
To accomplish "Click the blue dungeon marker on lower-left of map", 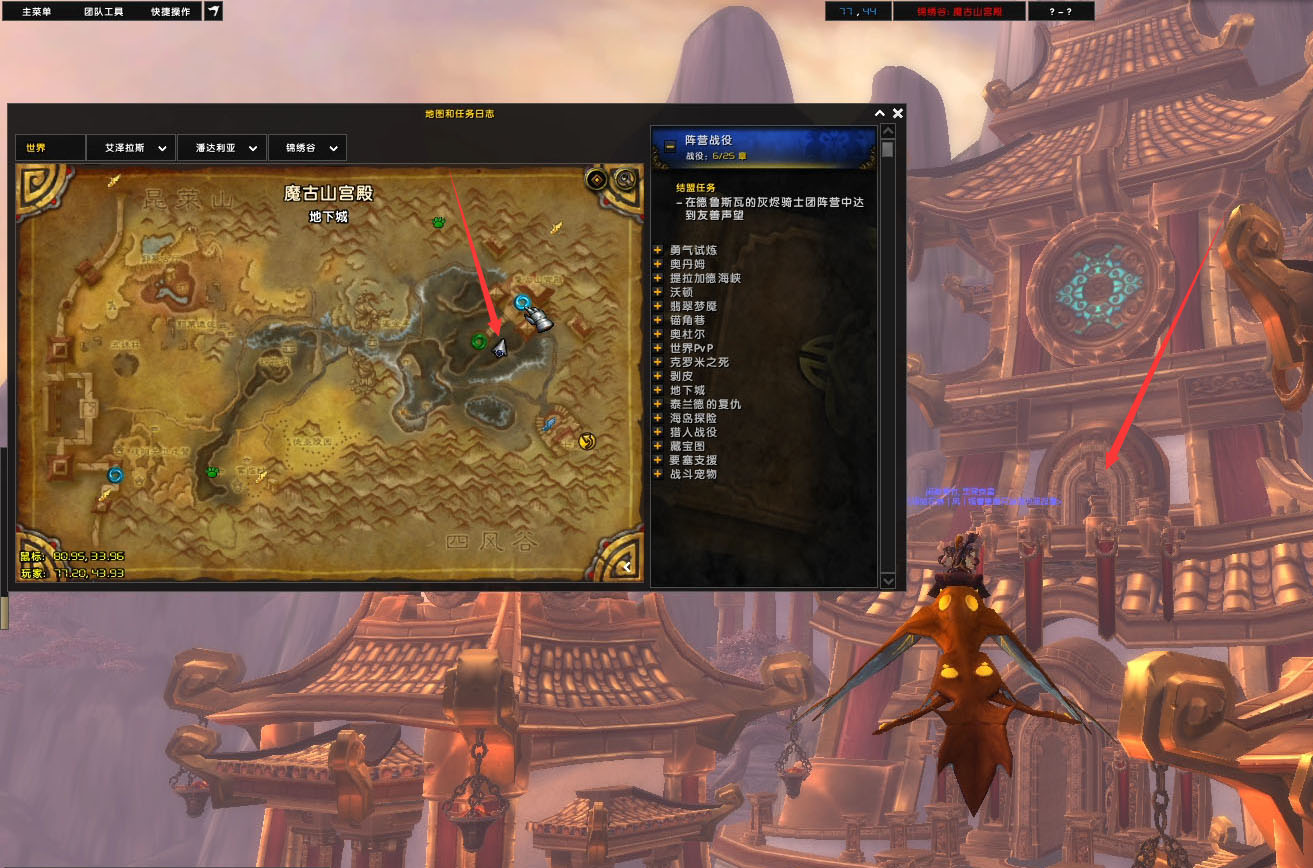I will pyautogui.click(x=114, y=475).
